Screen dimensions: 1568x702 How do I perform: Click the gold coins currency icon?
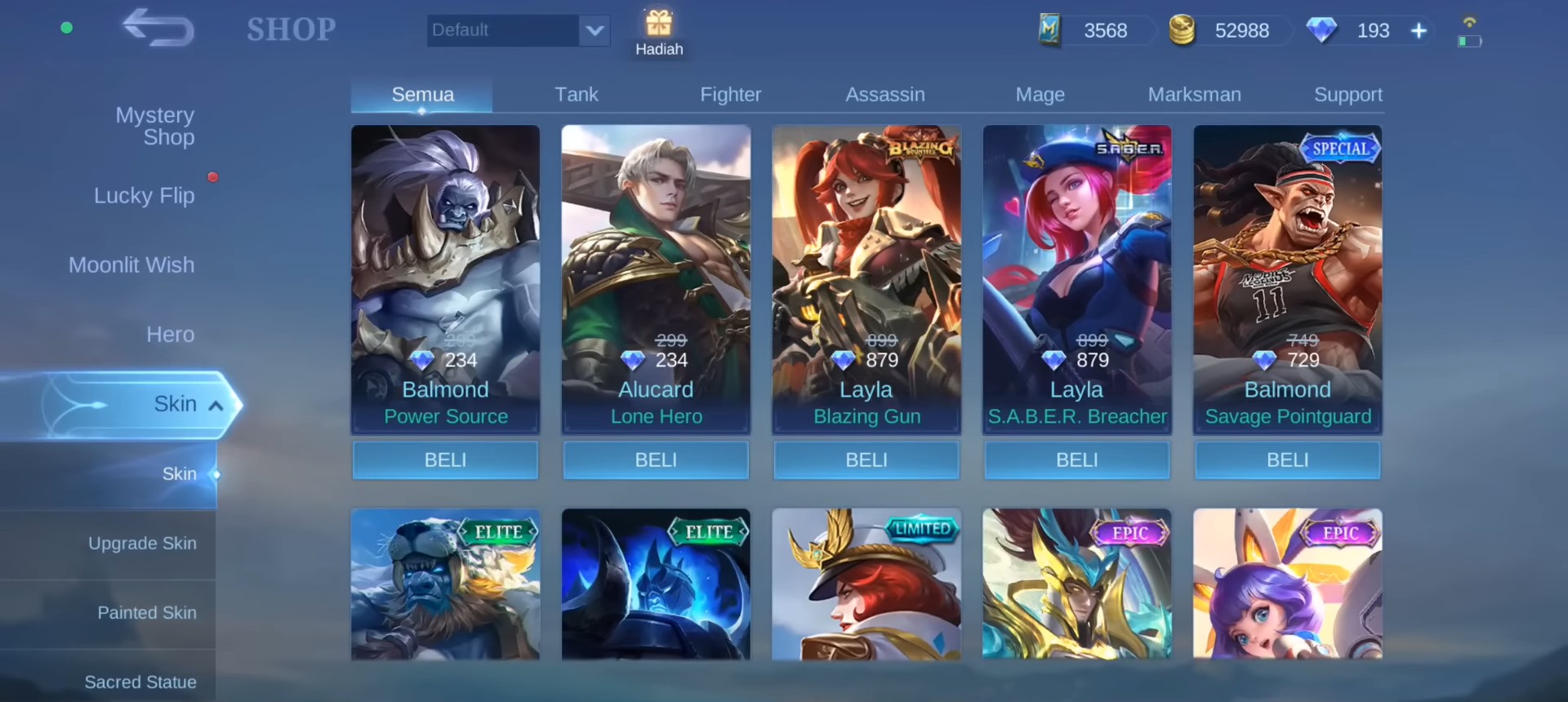point(1183,30)
